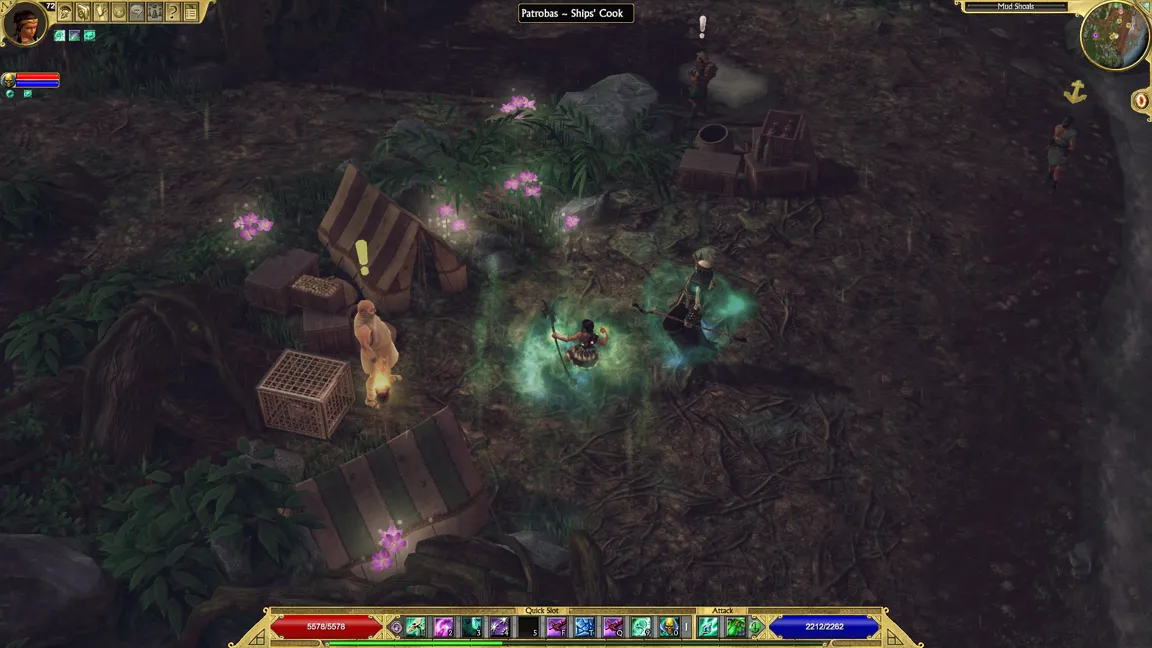
Task: Trigger the blue web skill on T
Action: tap(584, 627)
